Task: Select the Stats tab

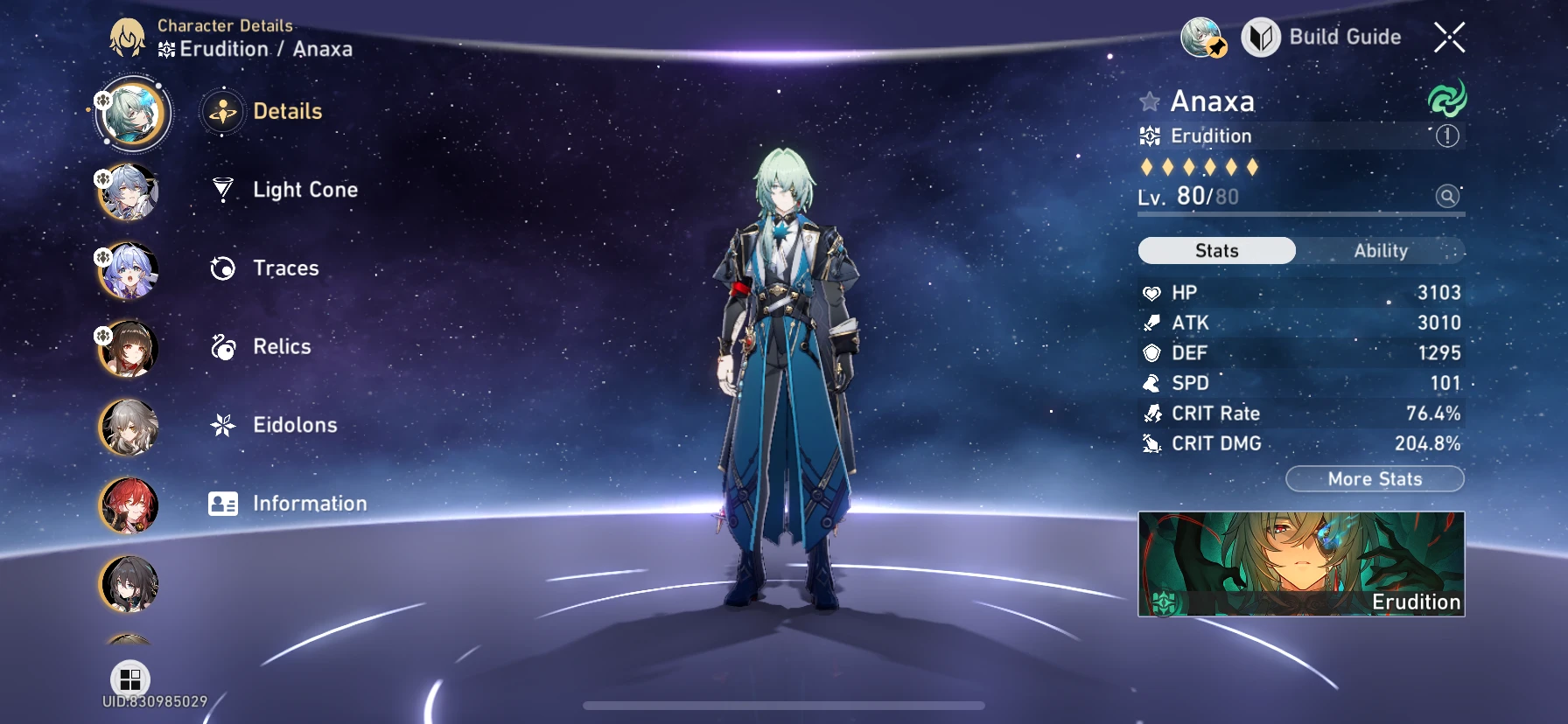Action: click(1216, 251)
